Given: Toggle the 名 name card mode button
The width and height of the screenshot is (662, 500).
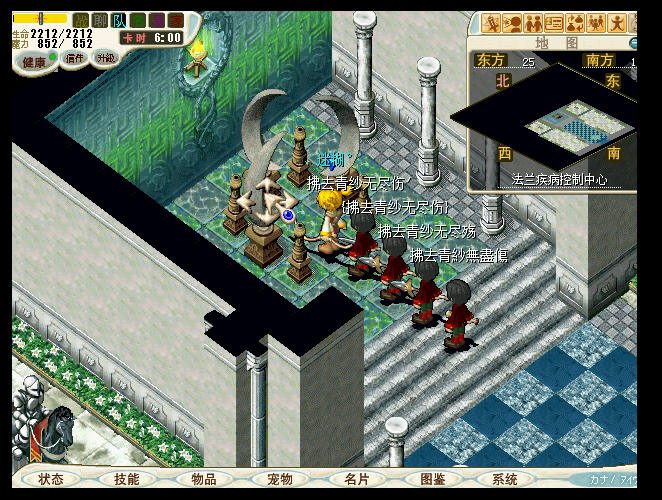Looking at the screenshot, I should [x=138, y=20].
